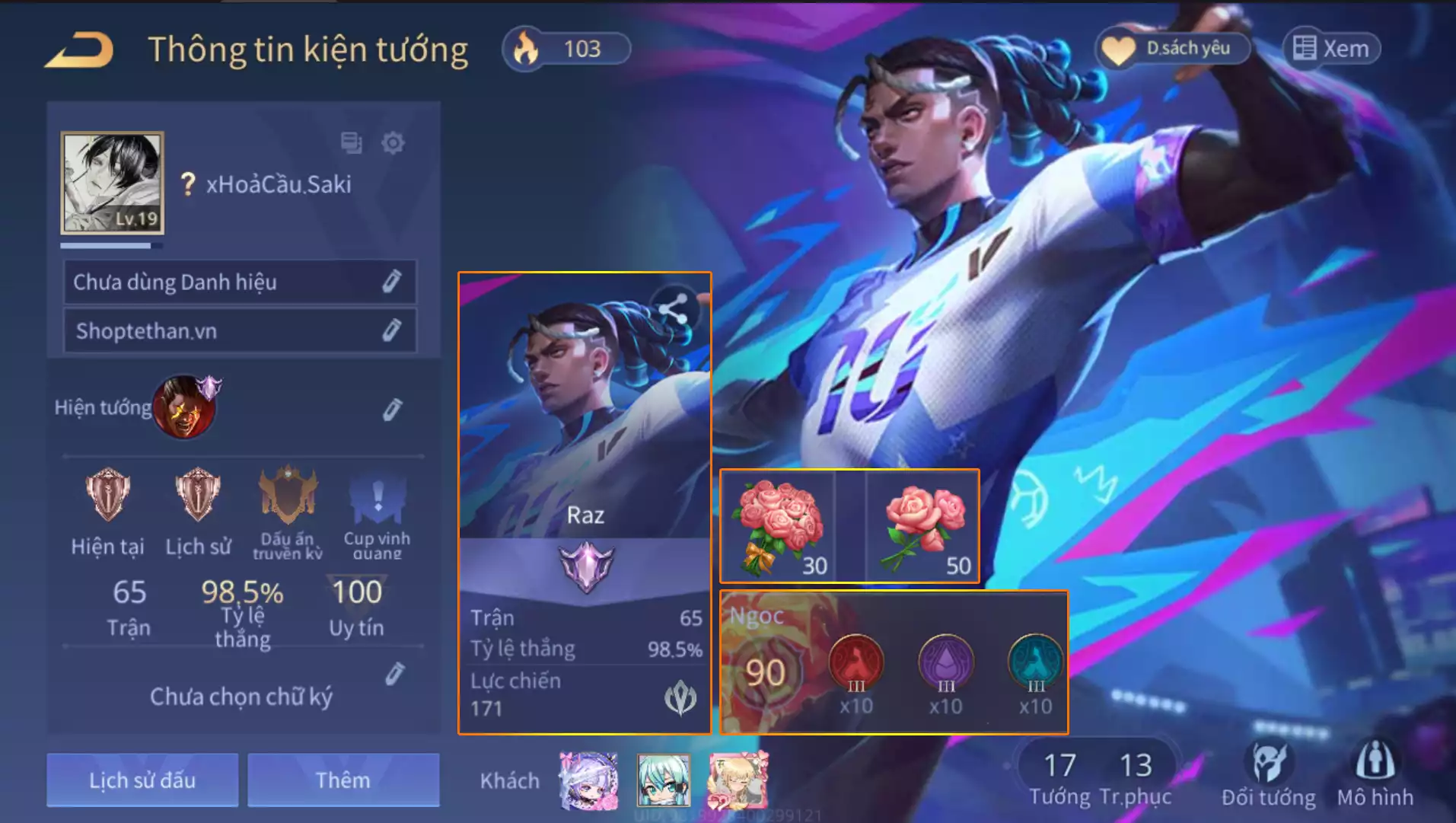Image resolution: width=1456 pixels, height=823 pixels.
Task: Open the Đổi tướng hero swap
Action: tap(1268, 773)
